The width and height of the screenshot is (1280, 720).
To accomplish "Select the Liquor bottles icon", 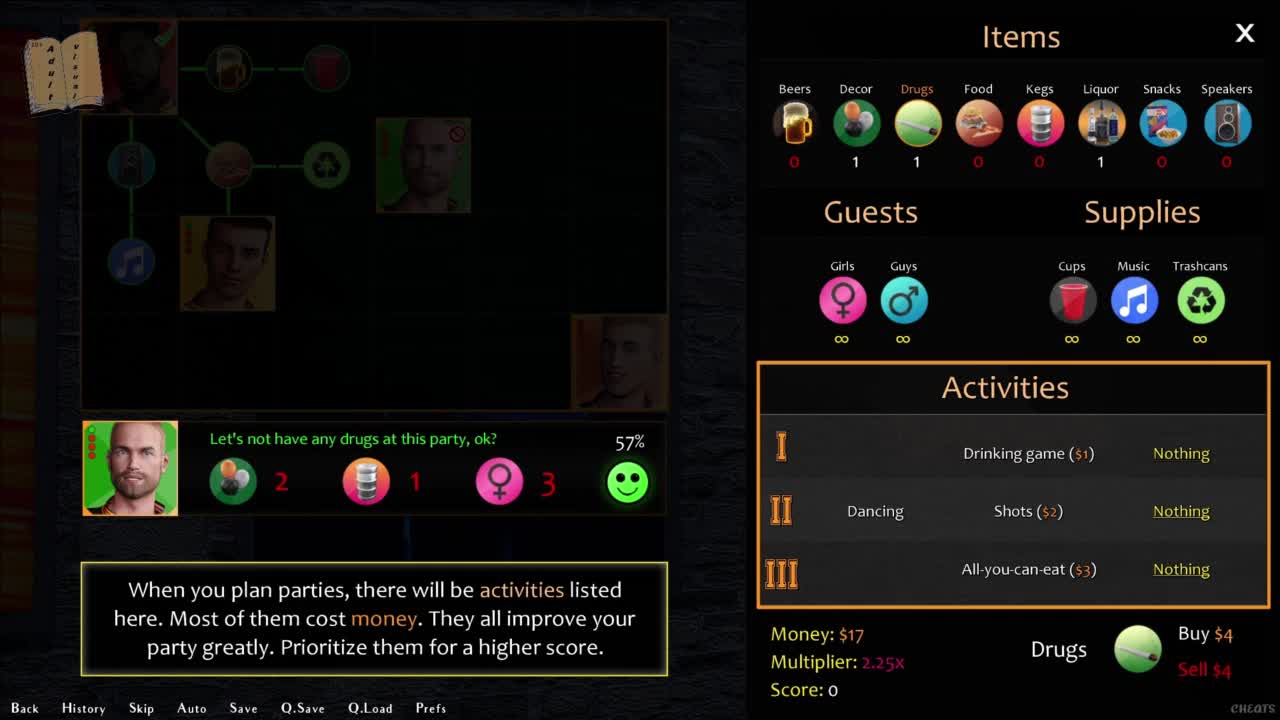I will pos(1101,124).
